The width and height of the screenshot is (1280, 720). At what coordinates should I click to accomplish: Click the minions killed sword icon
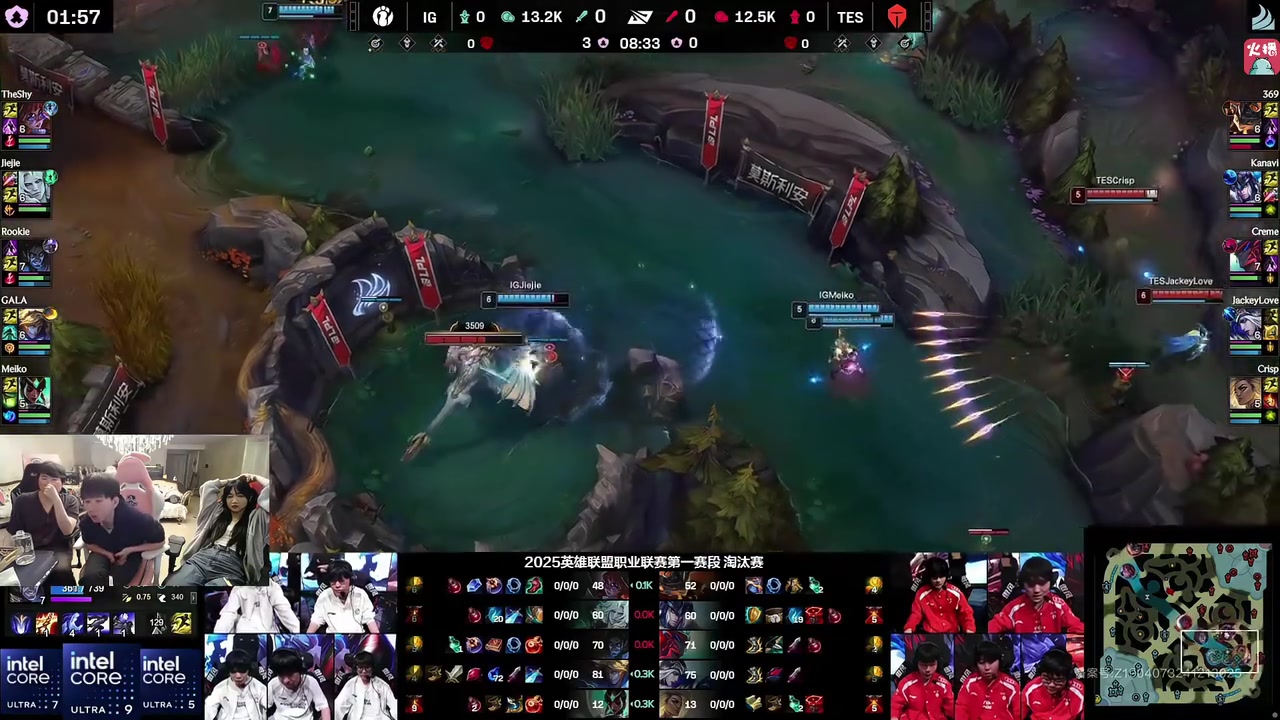pyautogui.click(x=580, y=16)
